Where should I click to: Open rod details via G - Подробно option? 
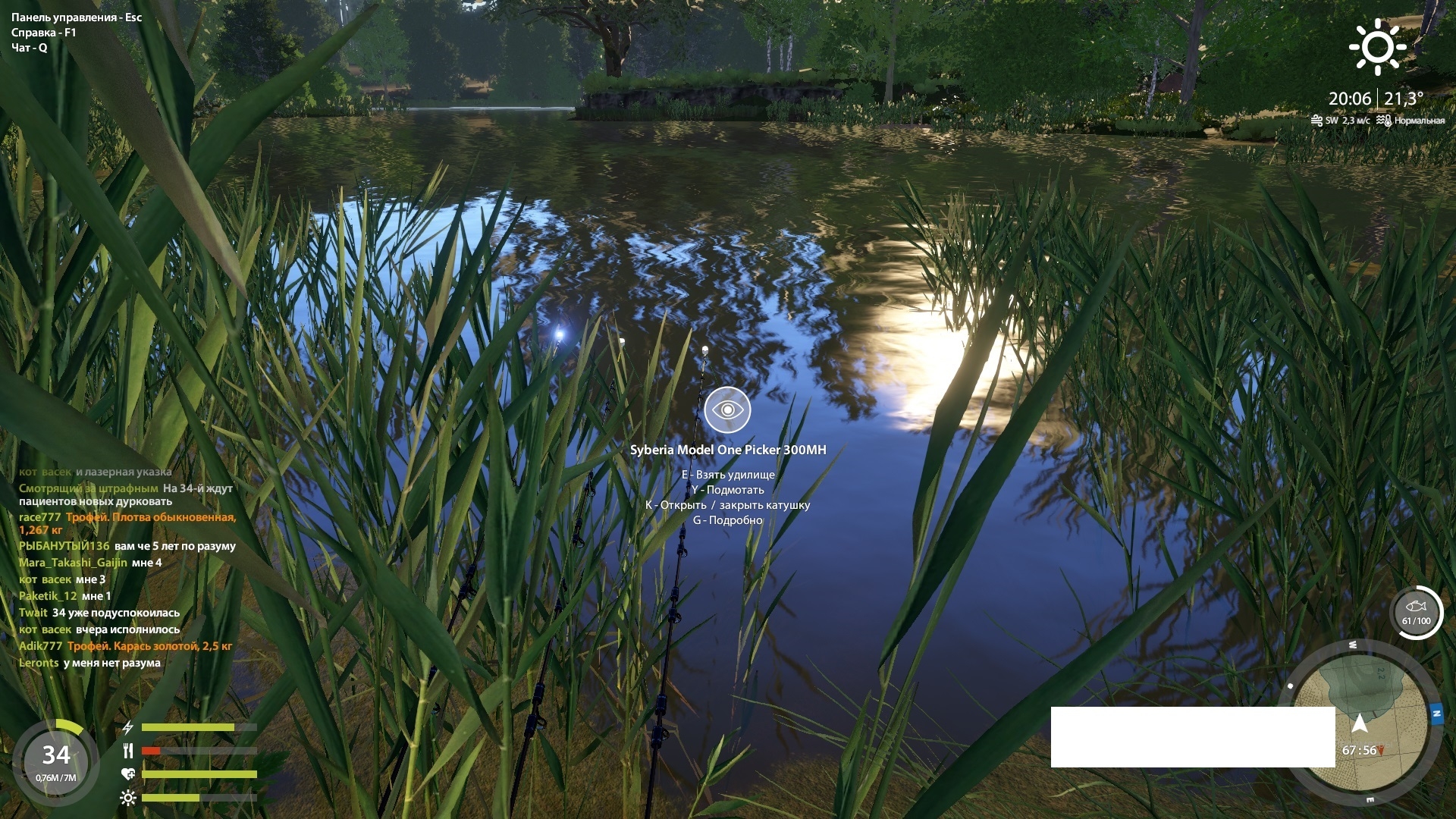728,521
